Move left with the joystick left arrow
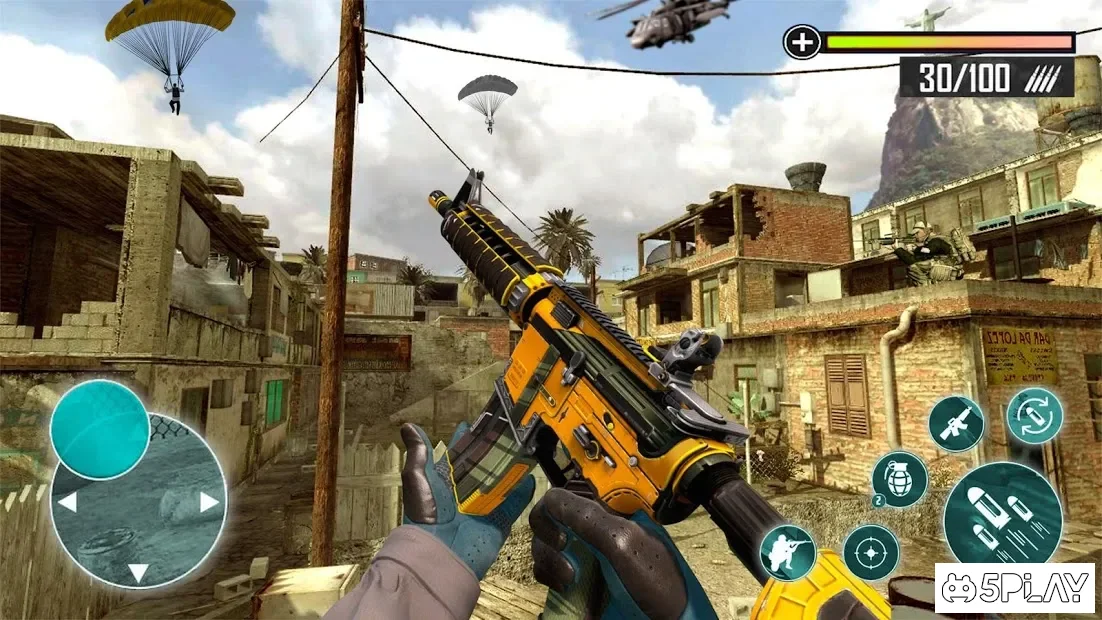Screen dimensions: 1102x620 click(x=67, y=502)
